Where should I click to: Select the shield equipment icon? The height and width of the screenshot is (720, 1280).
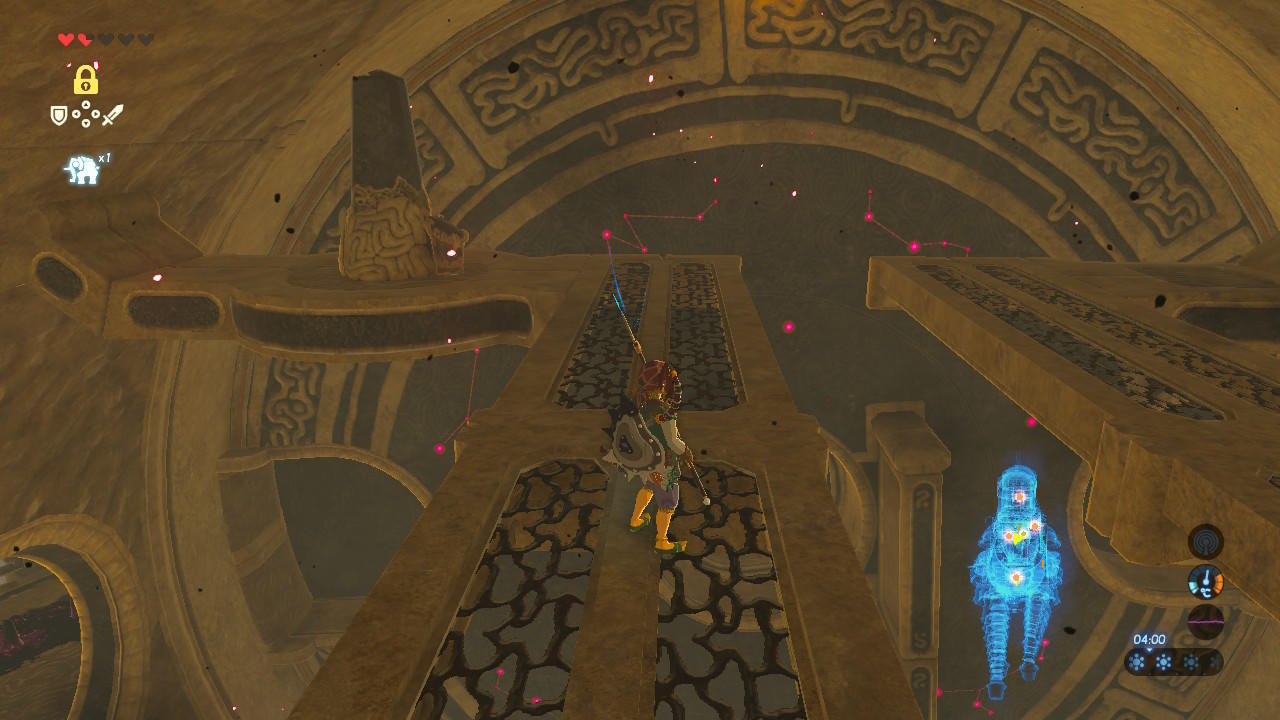click(60, 116)
